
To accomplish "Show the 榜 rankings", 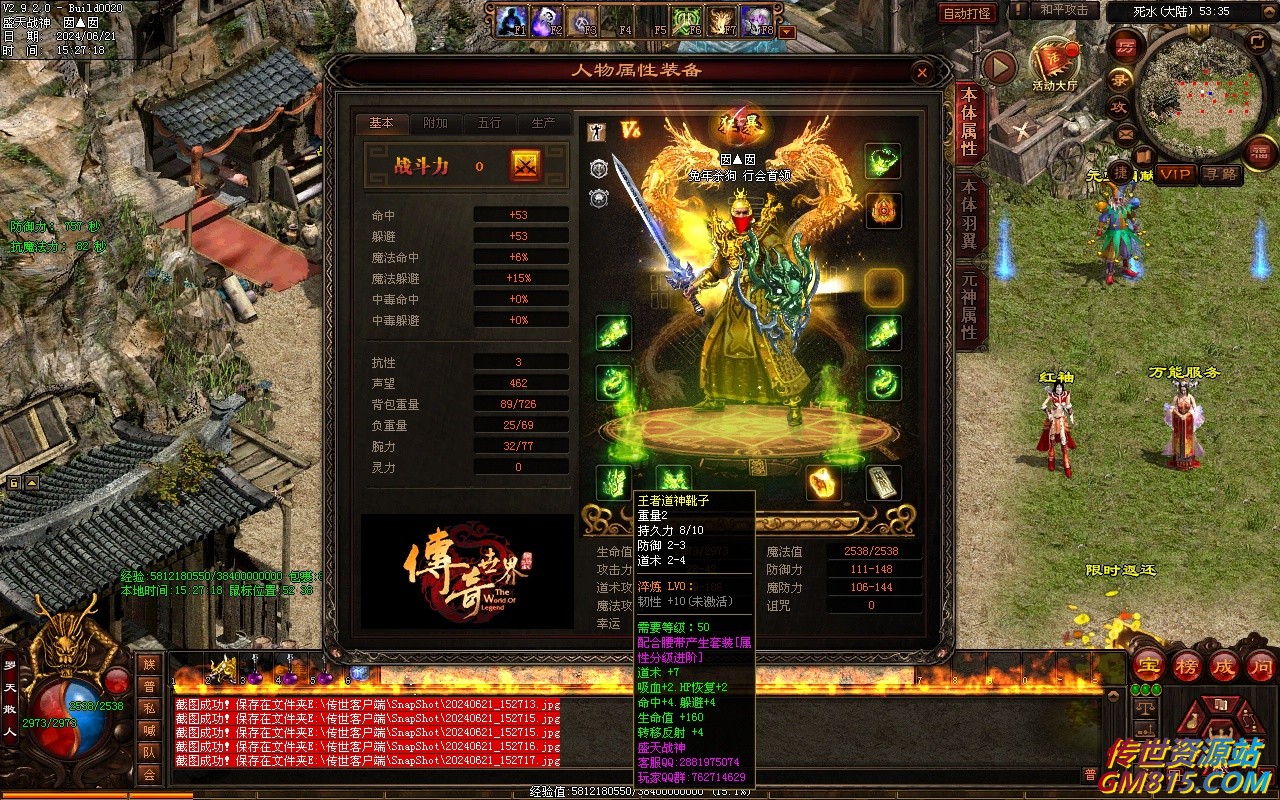I will point(1187,666).
